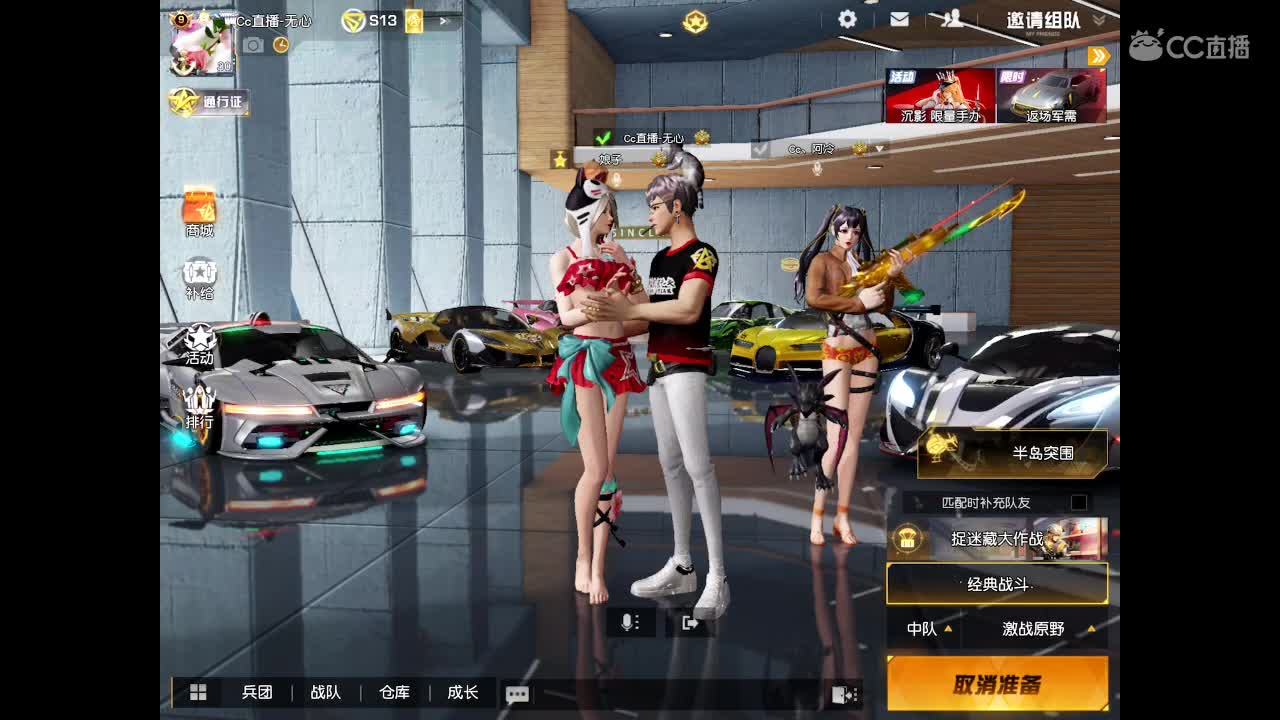Enable 匹配时补充队友 fill teammates option
The width and height of the screenshot is (1280, 720).
(x=1077, y=501)
